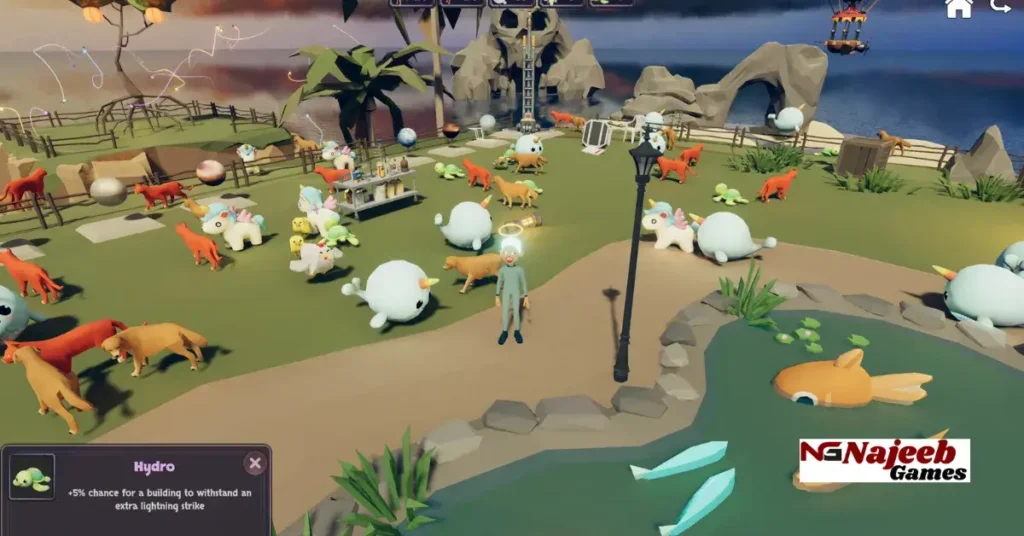1024x536 pixels.
Task: Select the Hydro turtle icon
Action: [31, 480]
